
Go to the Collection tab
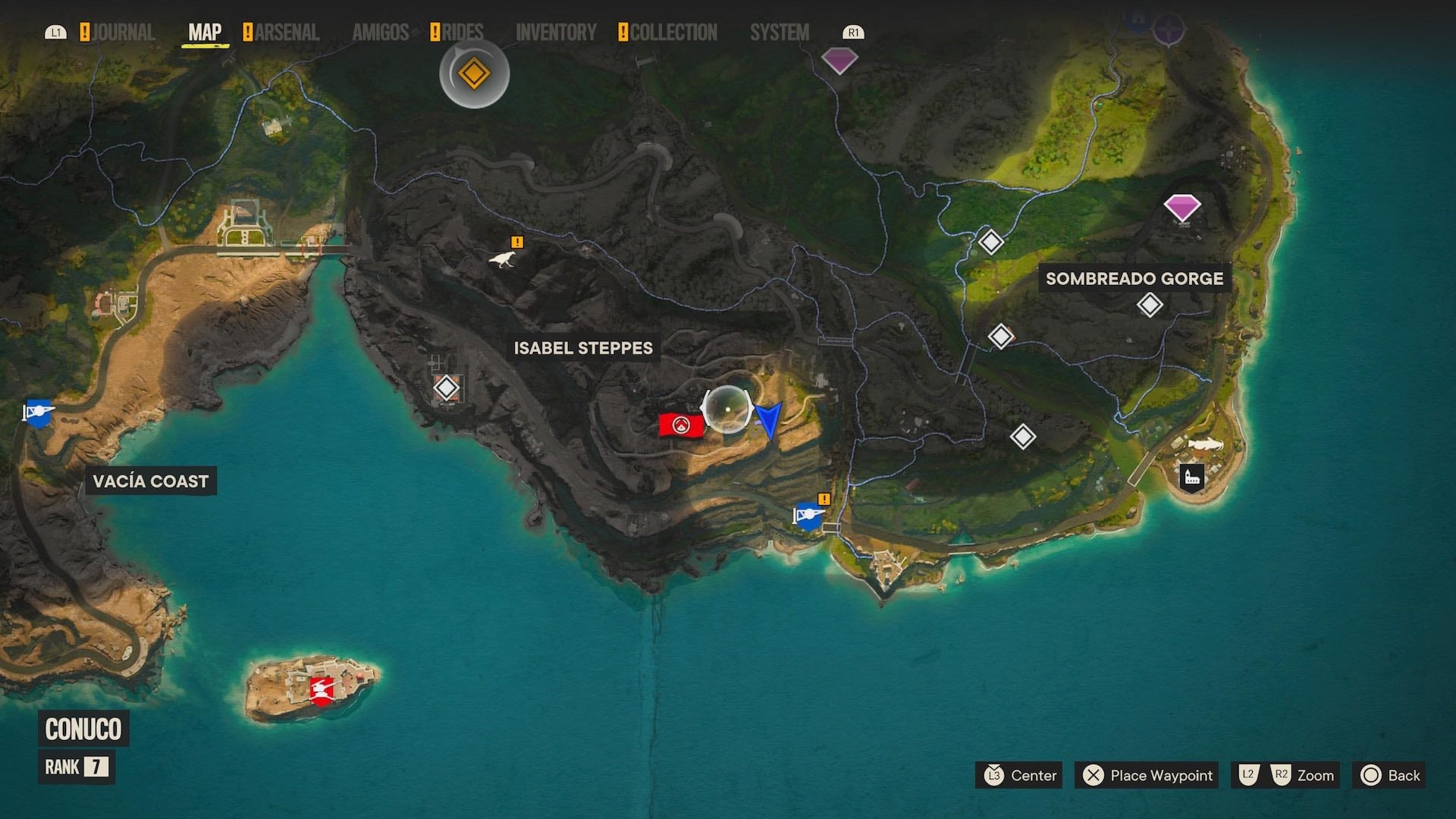[x=673, y=33]
